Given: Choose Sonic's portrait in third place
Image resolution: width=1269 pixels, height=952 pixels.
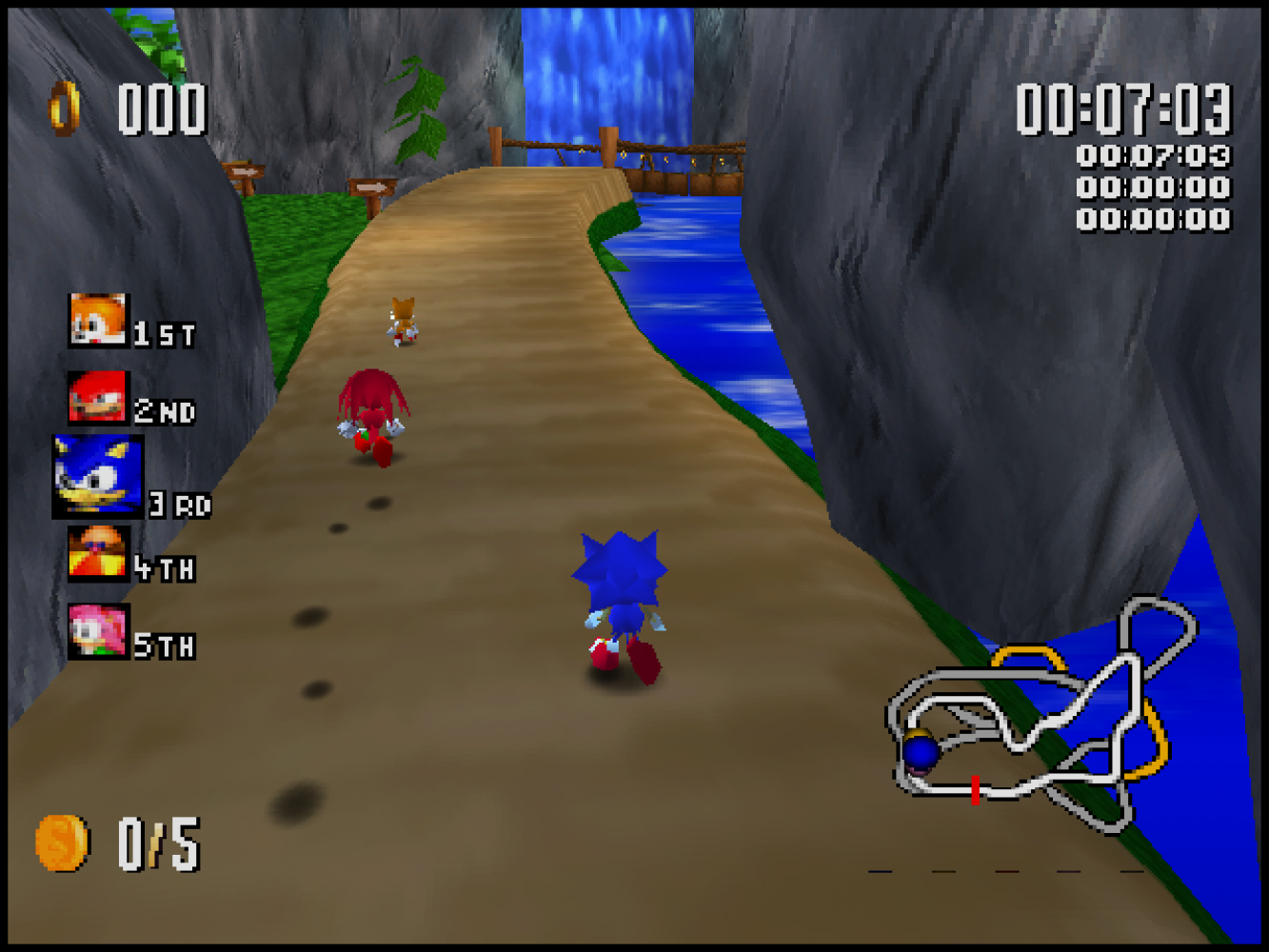Looking at the screenshot, I should point(98,476).
